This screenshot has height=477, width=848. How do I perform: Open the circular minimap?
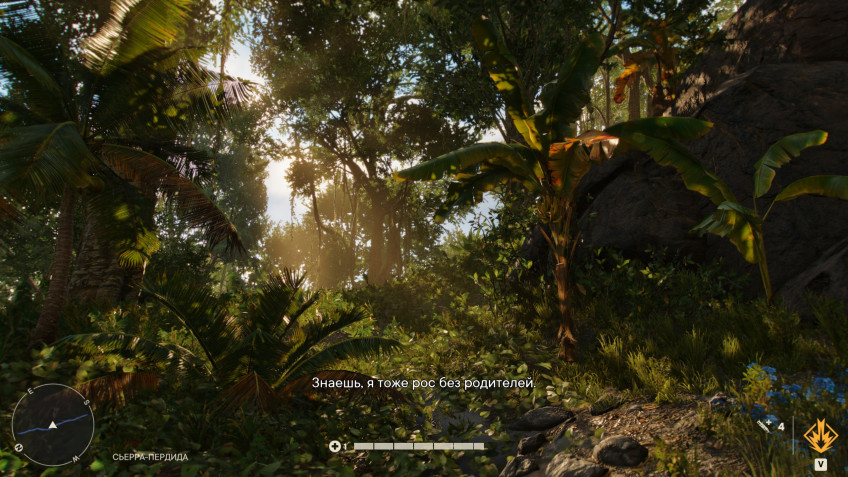(53, 424)
